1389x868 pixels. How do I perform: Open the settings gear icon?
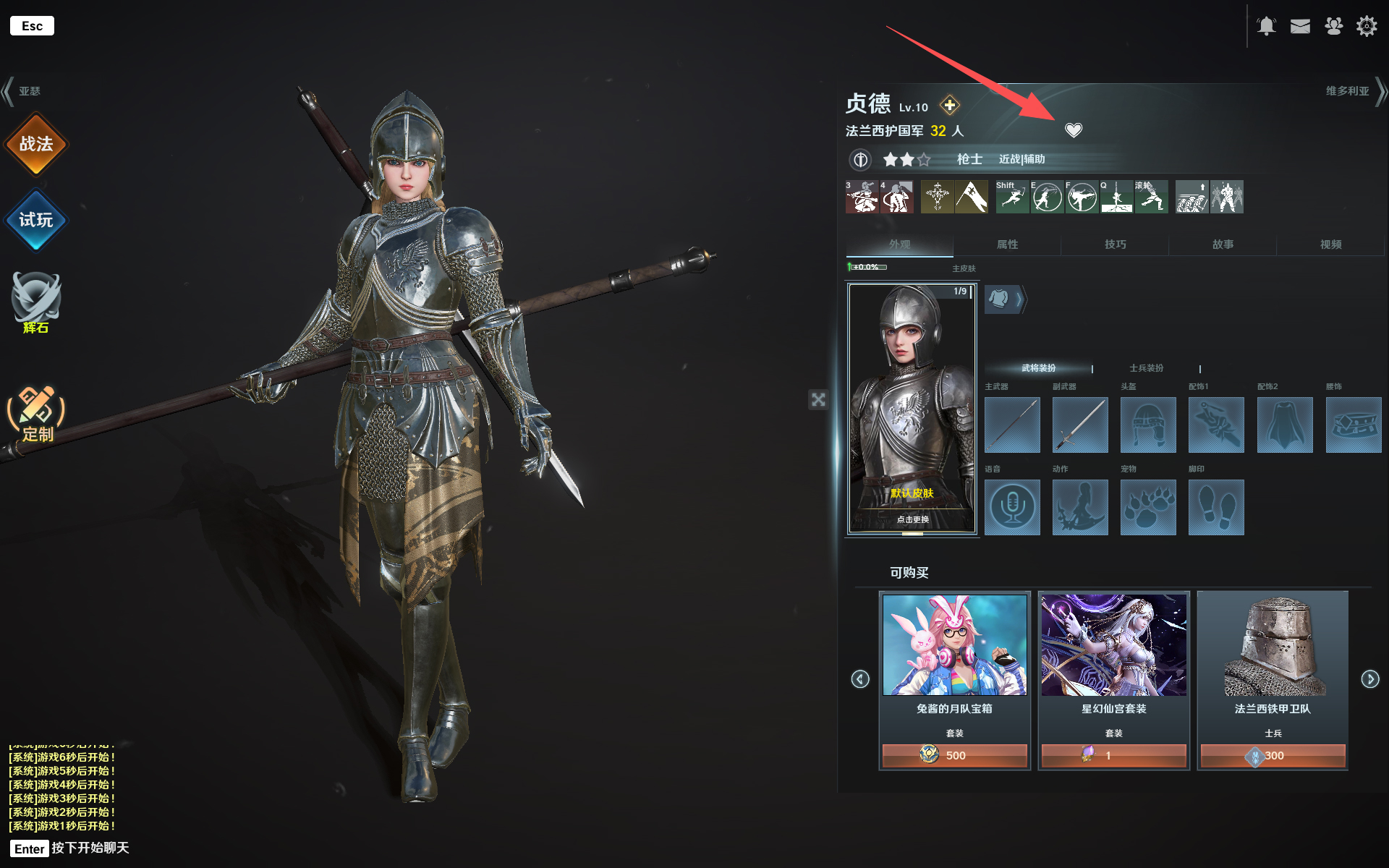point(1367,27)
